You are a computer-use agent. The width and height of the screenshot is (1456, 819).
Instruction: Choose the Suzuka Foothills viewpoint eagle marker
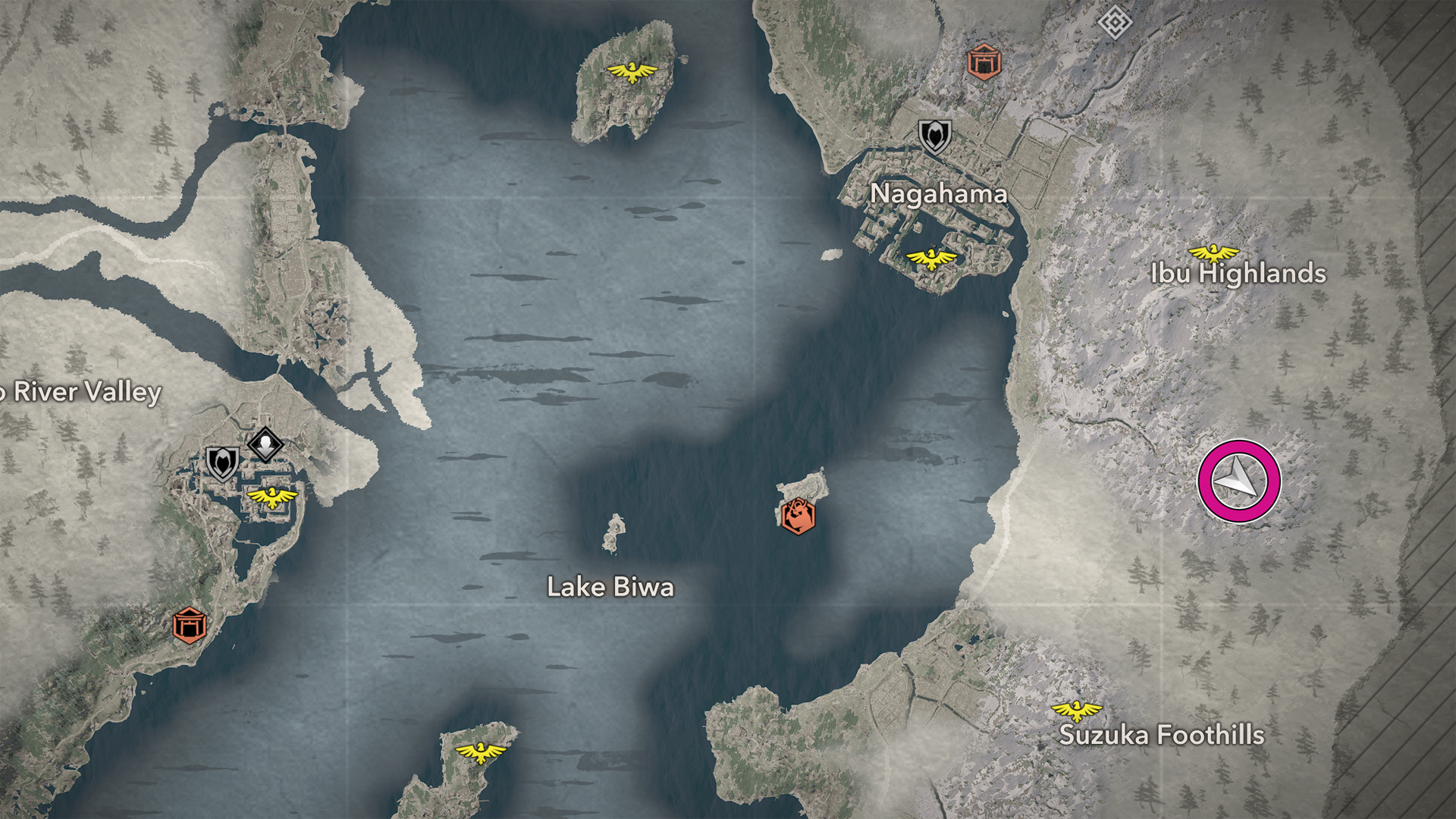[1076, 711]
